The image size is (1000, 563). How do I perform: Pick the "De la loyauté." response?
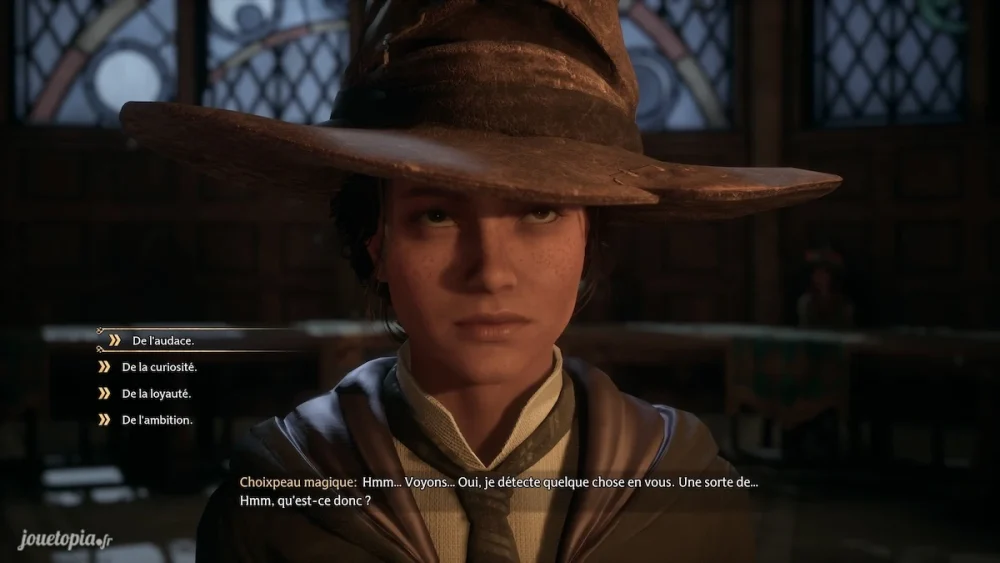click(156, 394)
